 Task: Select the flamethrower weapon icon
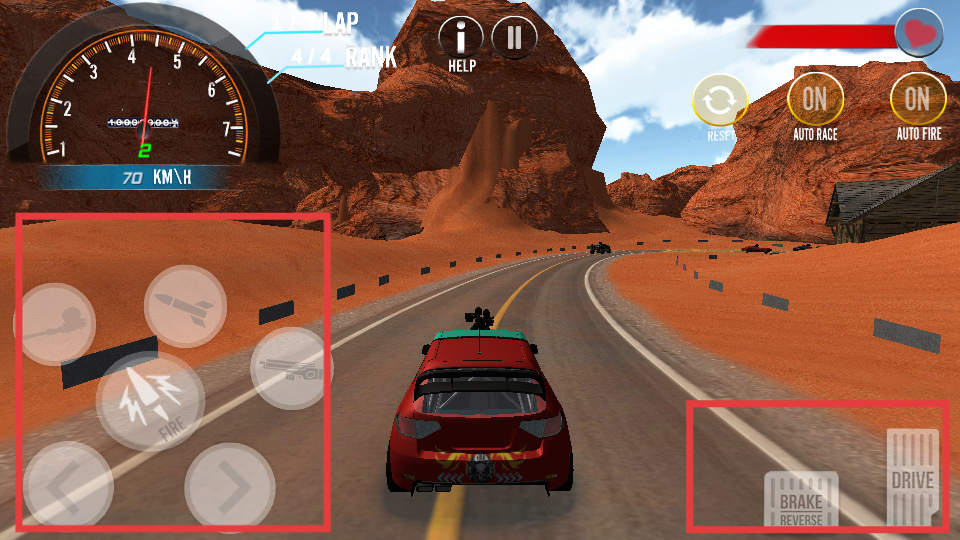[55, 324]
